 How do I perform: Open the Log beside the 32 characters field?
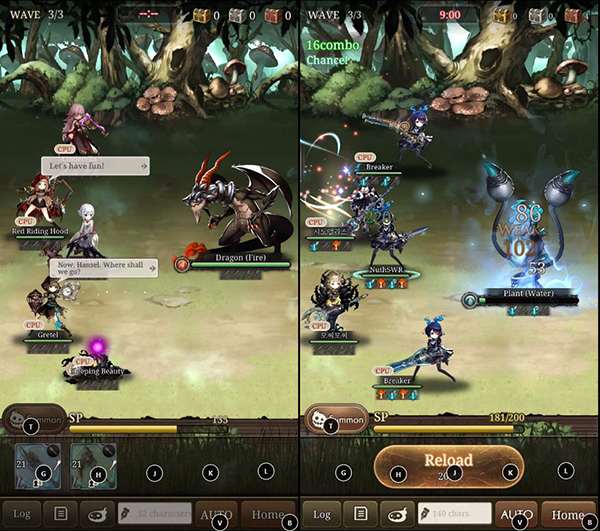pyautogui.click(x=21, y=514)
